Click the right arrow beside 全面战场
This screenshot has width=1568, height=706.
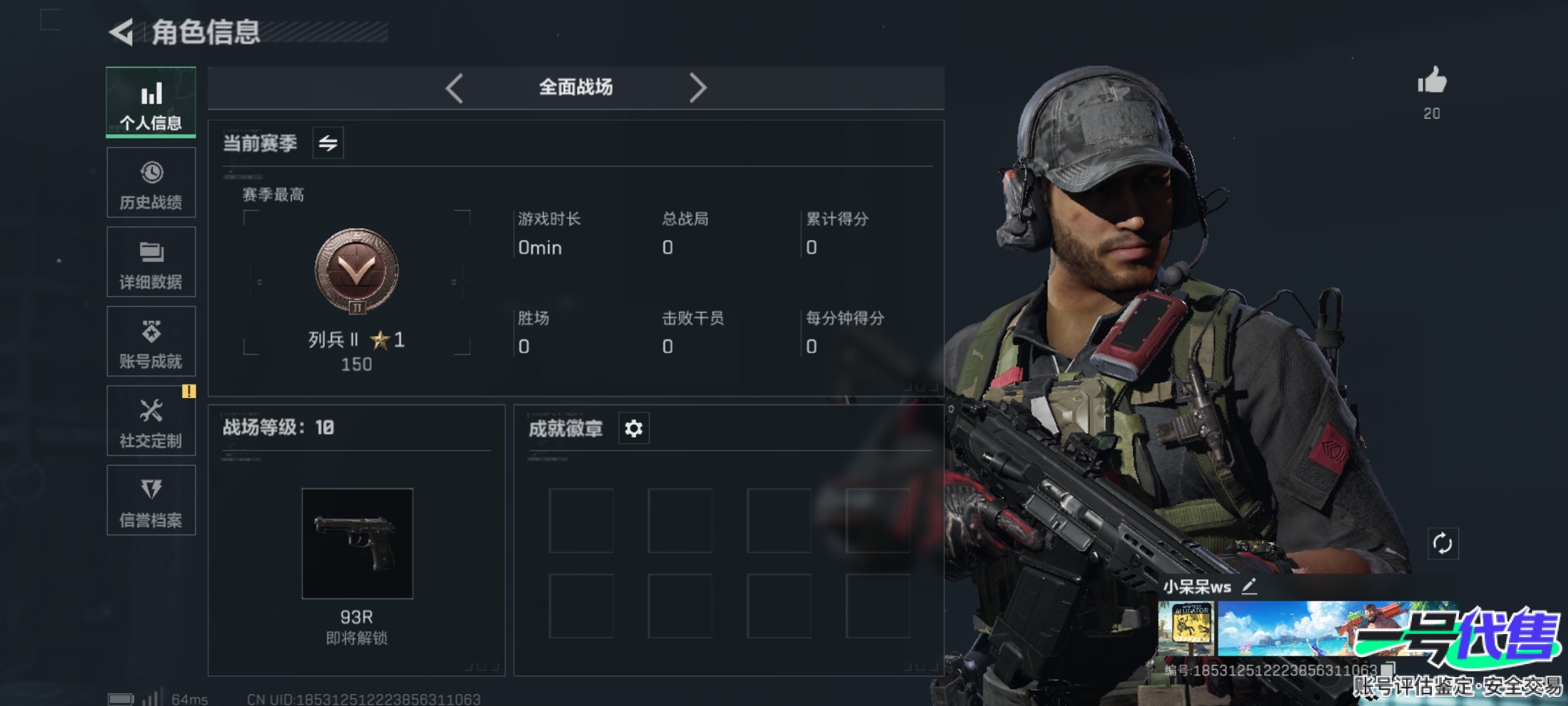tap(698, 88)
